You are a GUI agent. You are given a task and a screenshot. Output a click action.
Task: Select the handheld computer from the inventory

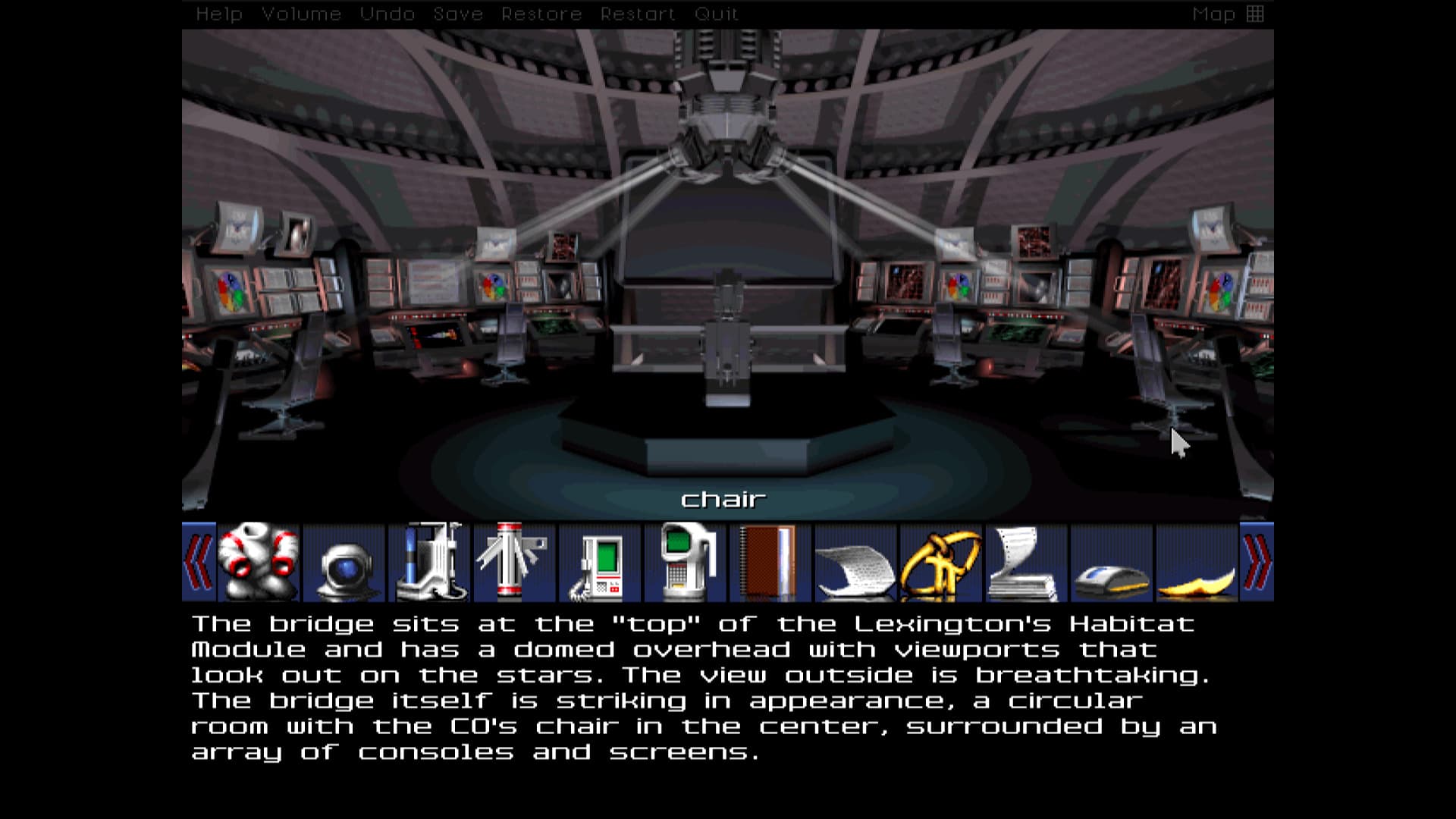point(600,561)
